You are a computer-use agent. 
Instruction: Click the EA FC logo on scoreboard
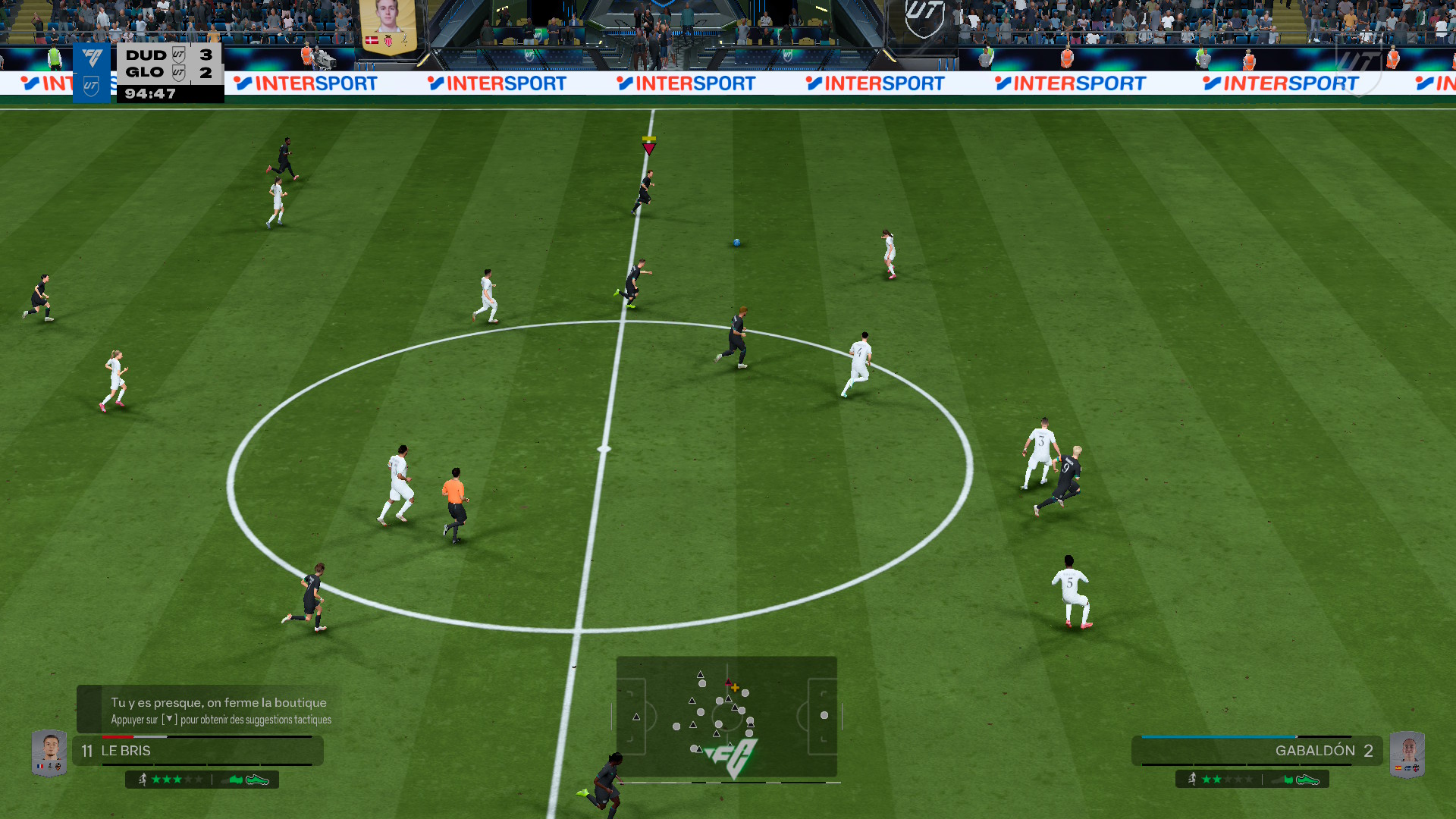(x=92, y=58)
